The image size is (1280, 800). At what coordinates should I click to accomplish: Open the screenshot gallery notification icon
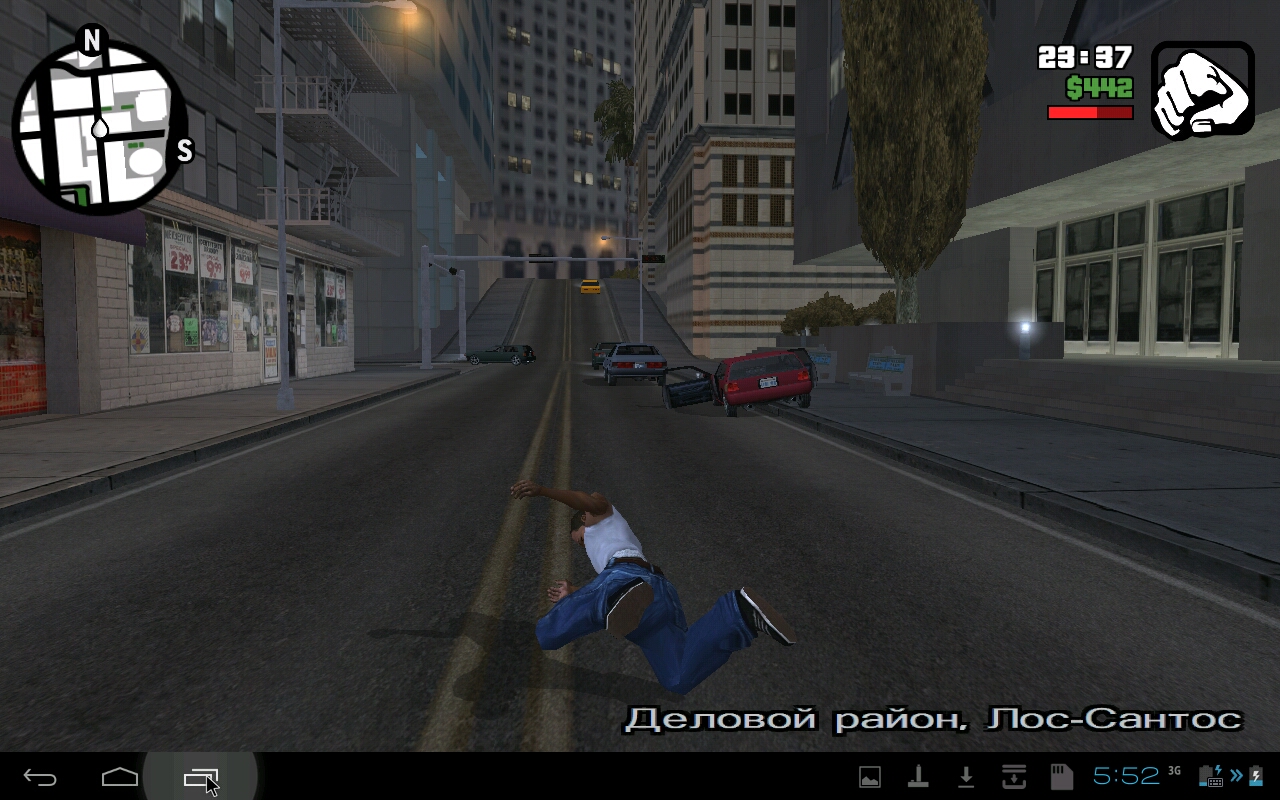click(870, 777)
